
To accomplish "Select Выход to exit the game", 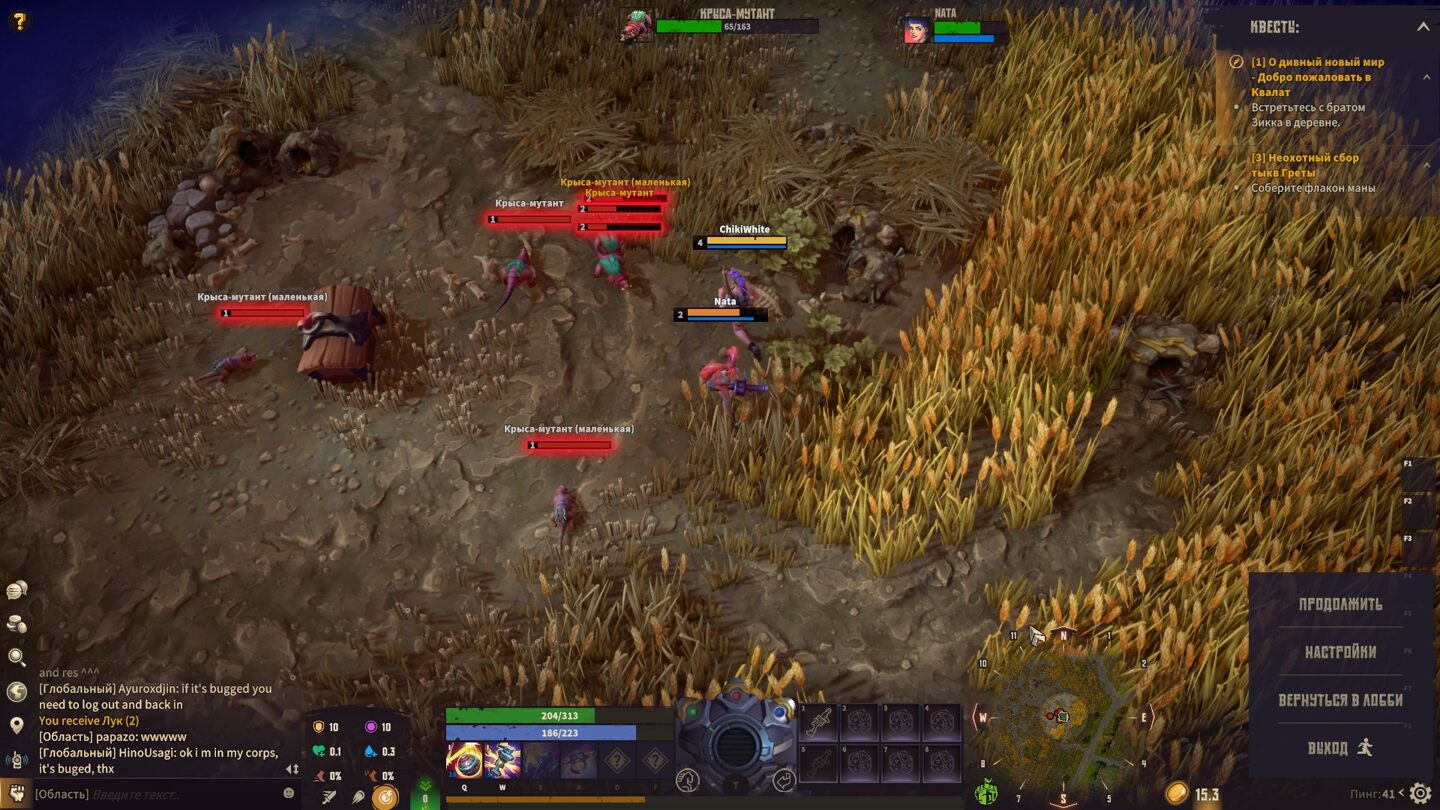I will [1340, 748].
